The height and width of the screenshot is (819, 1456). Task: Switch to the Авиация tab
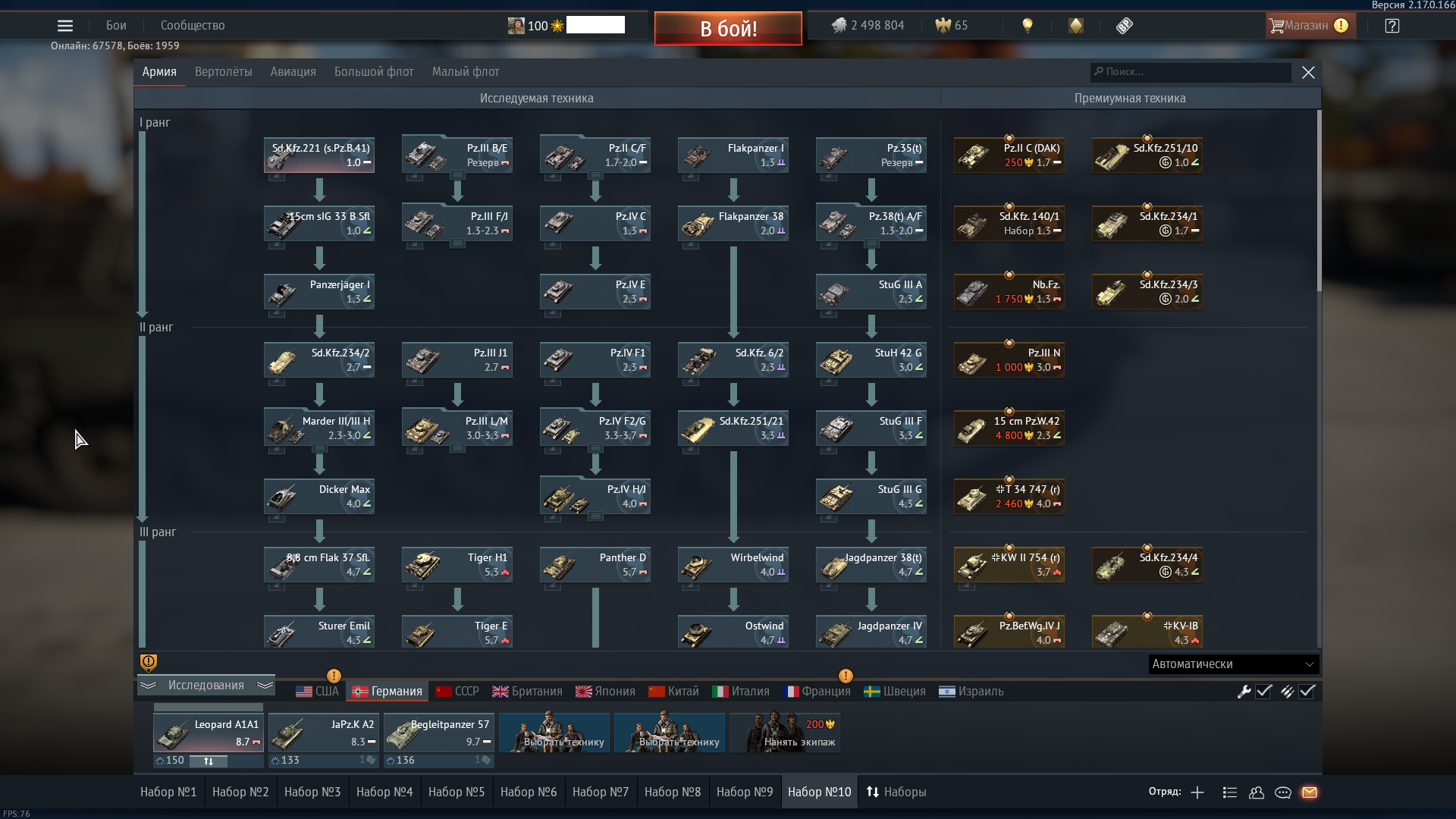[x=292, y=71]
